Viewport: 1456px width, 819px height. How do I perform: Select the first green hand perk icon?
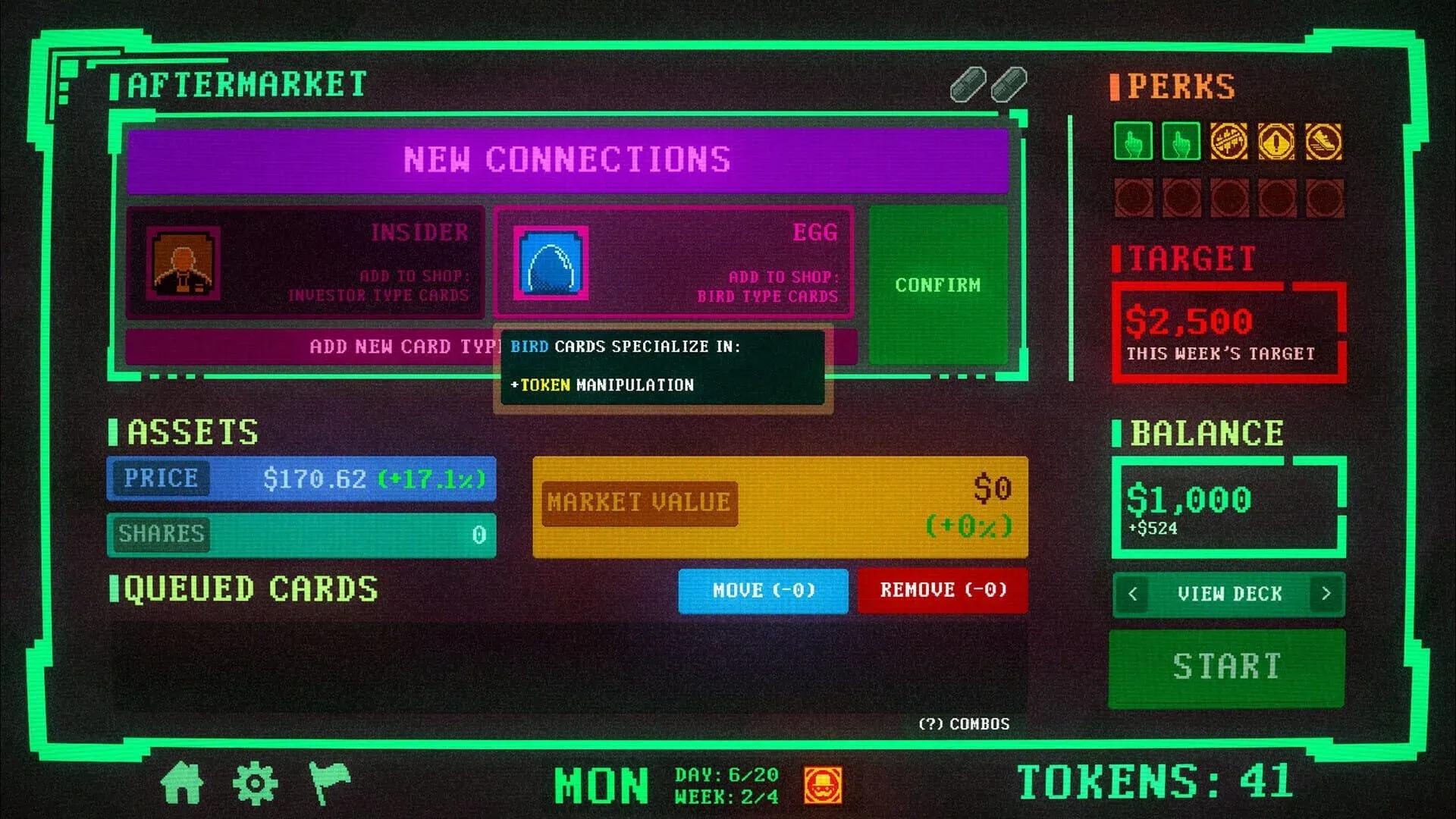[x=1133, y=142]
